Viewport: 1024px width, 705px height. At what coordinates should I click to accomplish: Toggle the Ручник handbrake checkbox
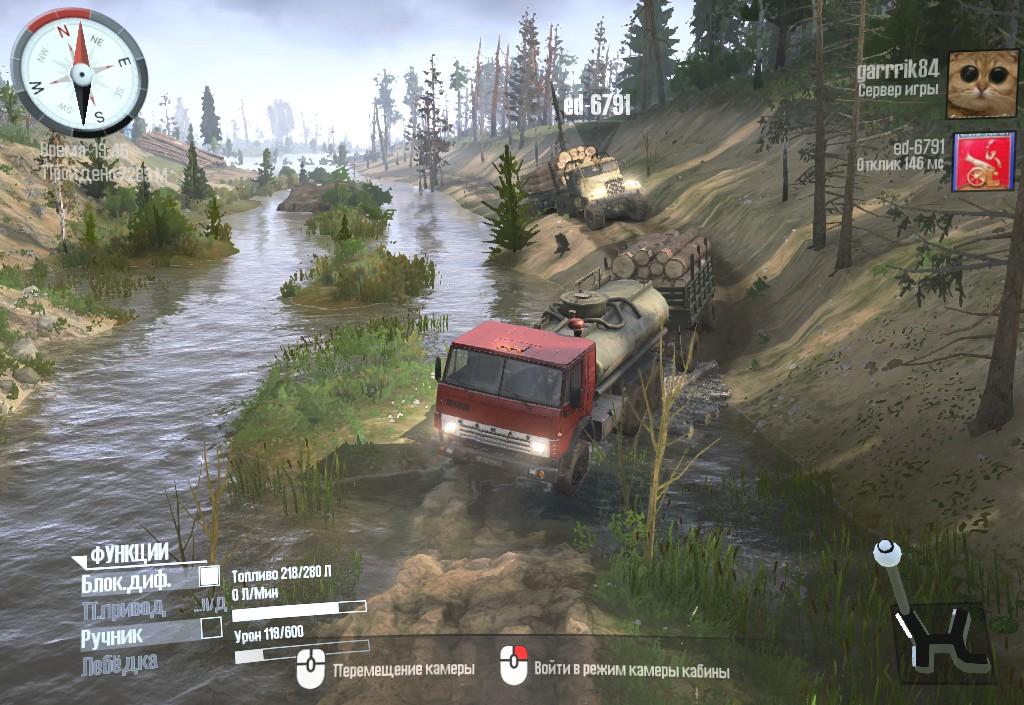click(211, 628)
